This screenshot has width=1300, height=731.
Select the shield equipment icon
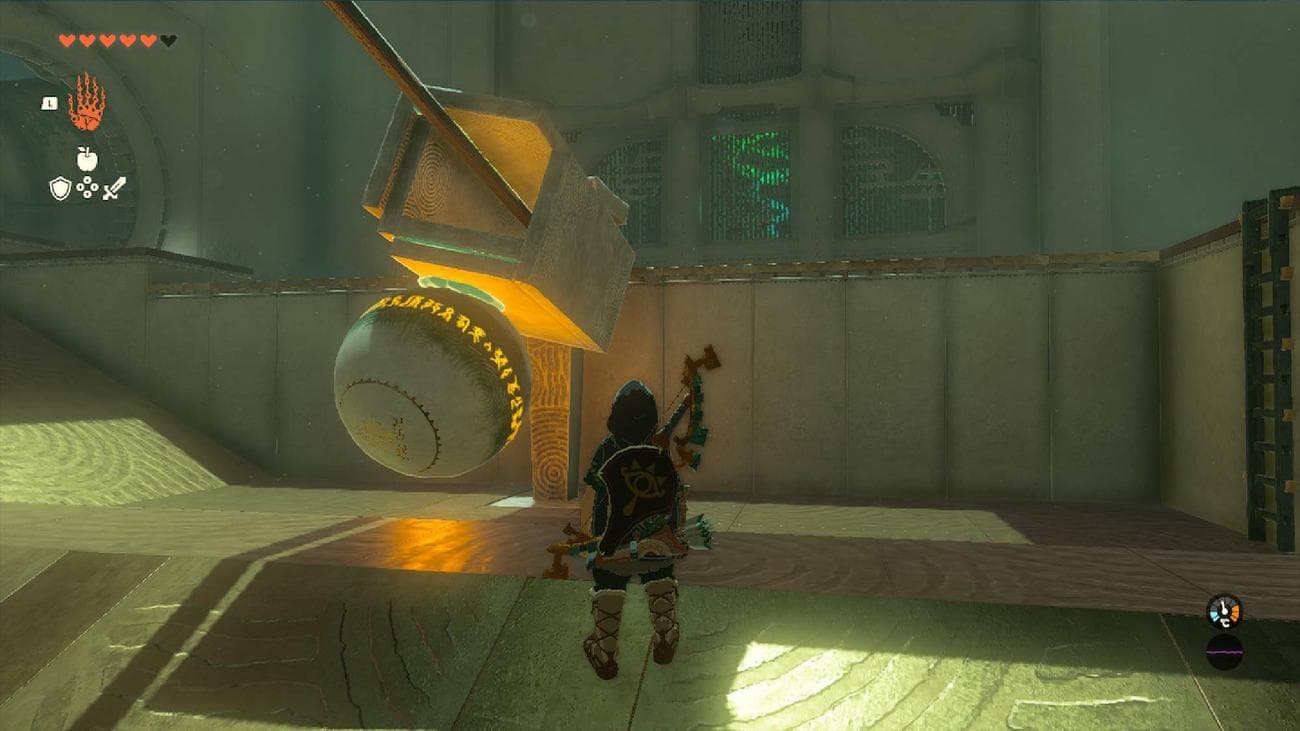pyautogui.click(x=60, y=188)
